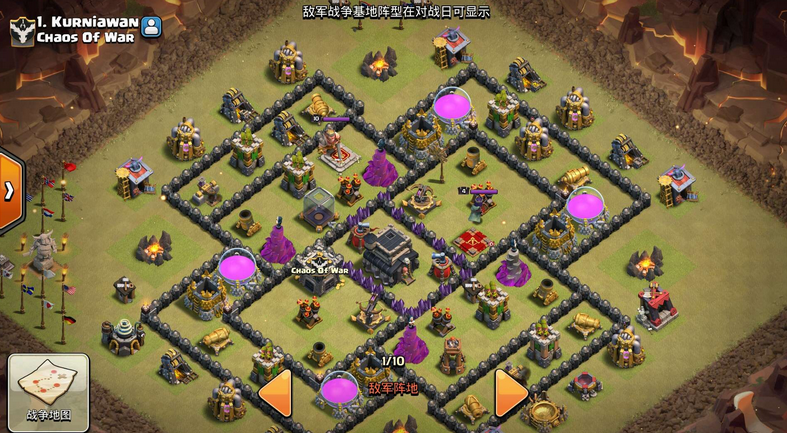Tap the Chaos Of War clan badge

coord(21,30)
